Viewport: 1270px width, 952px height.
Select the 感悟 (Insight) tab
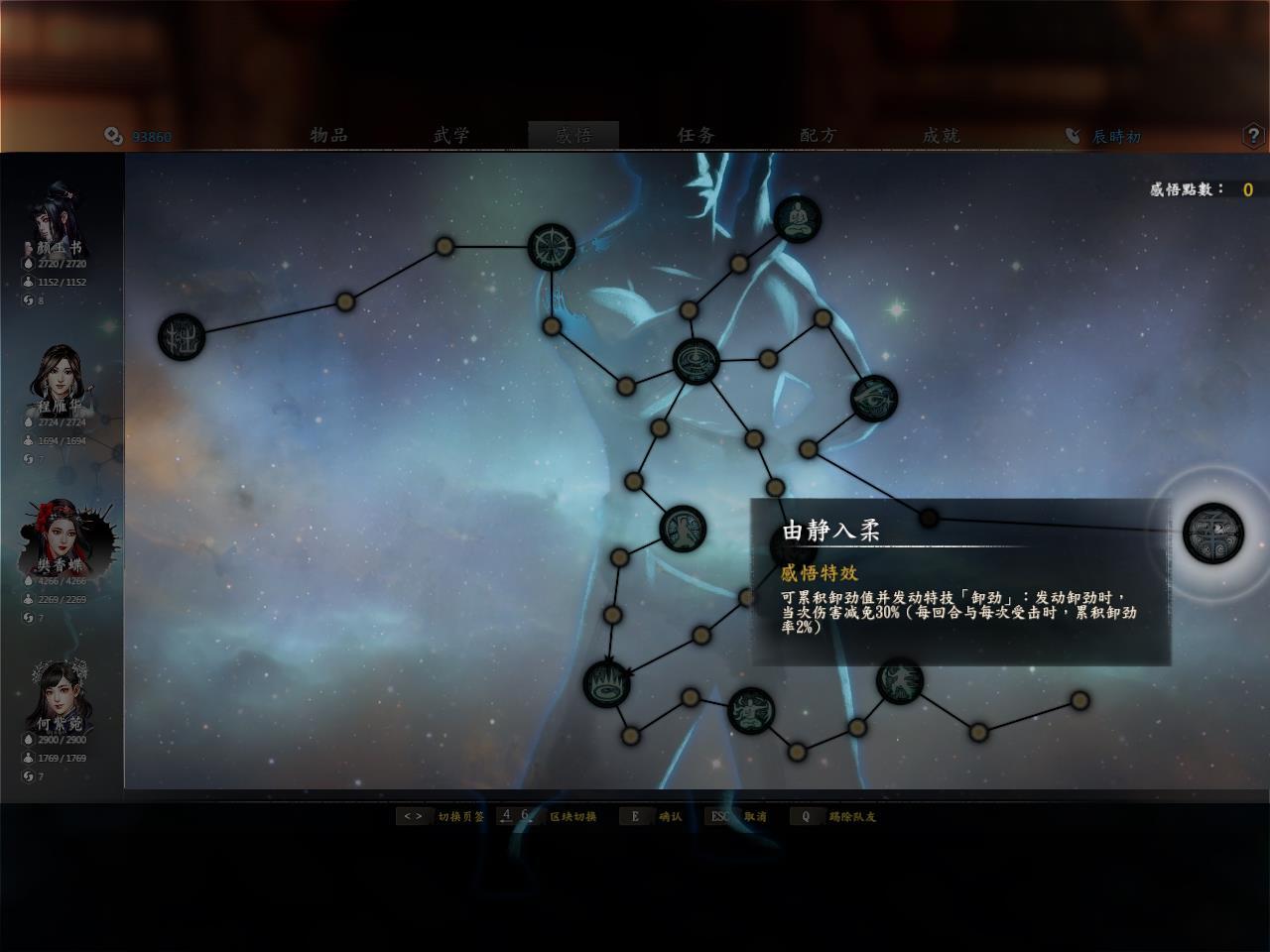(x=573, y=135)
